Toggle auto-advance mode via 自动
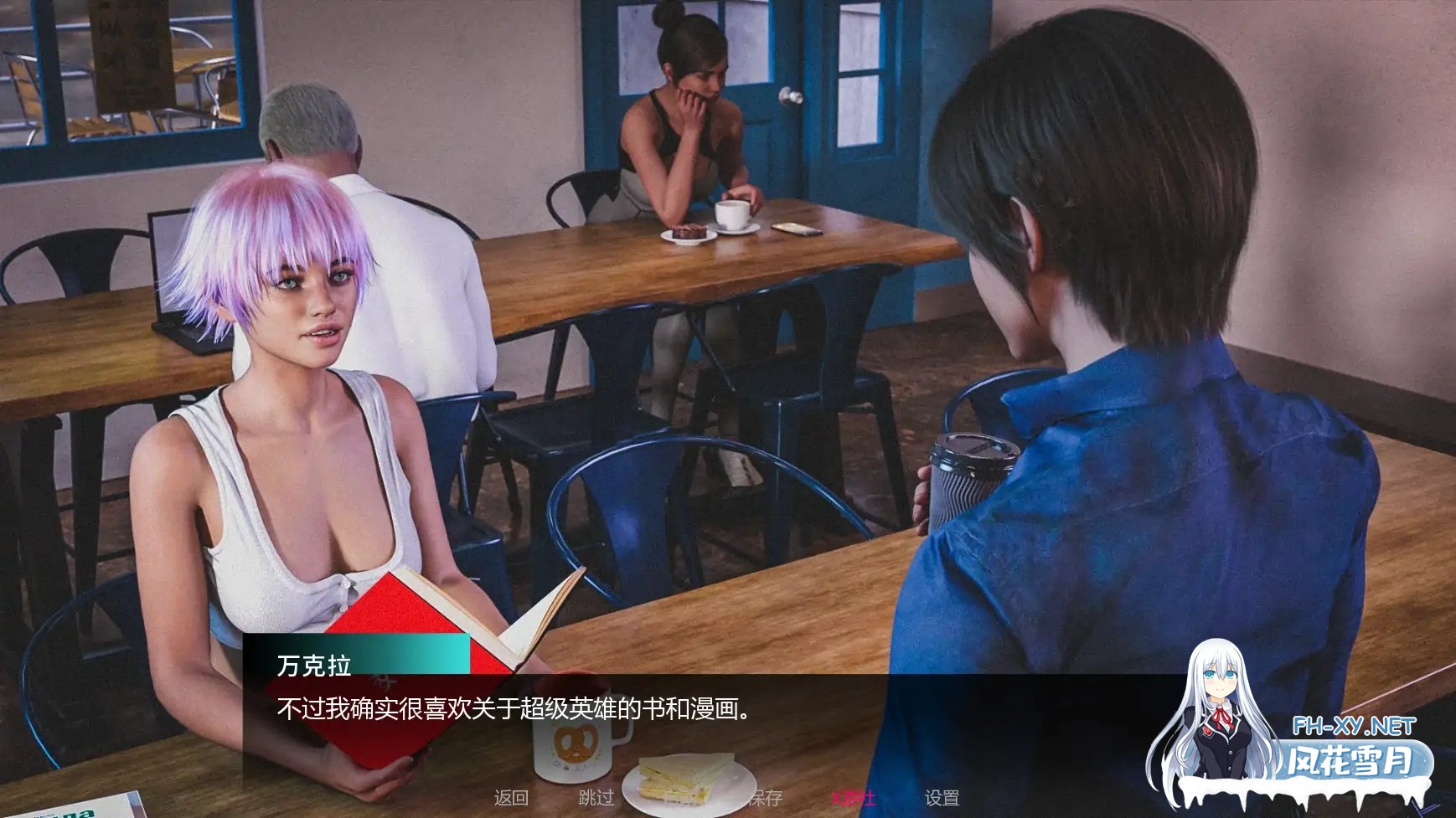Viewport: 1456px width, 818px height. coord(683,798)
